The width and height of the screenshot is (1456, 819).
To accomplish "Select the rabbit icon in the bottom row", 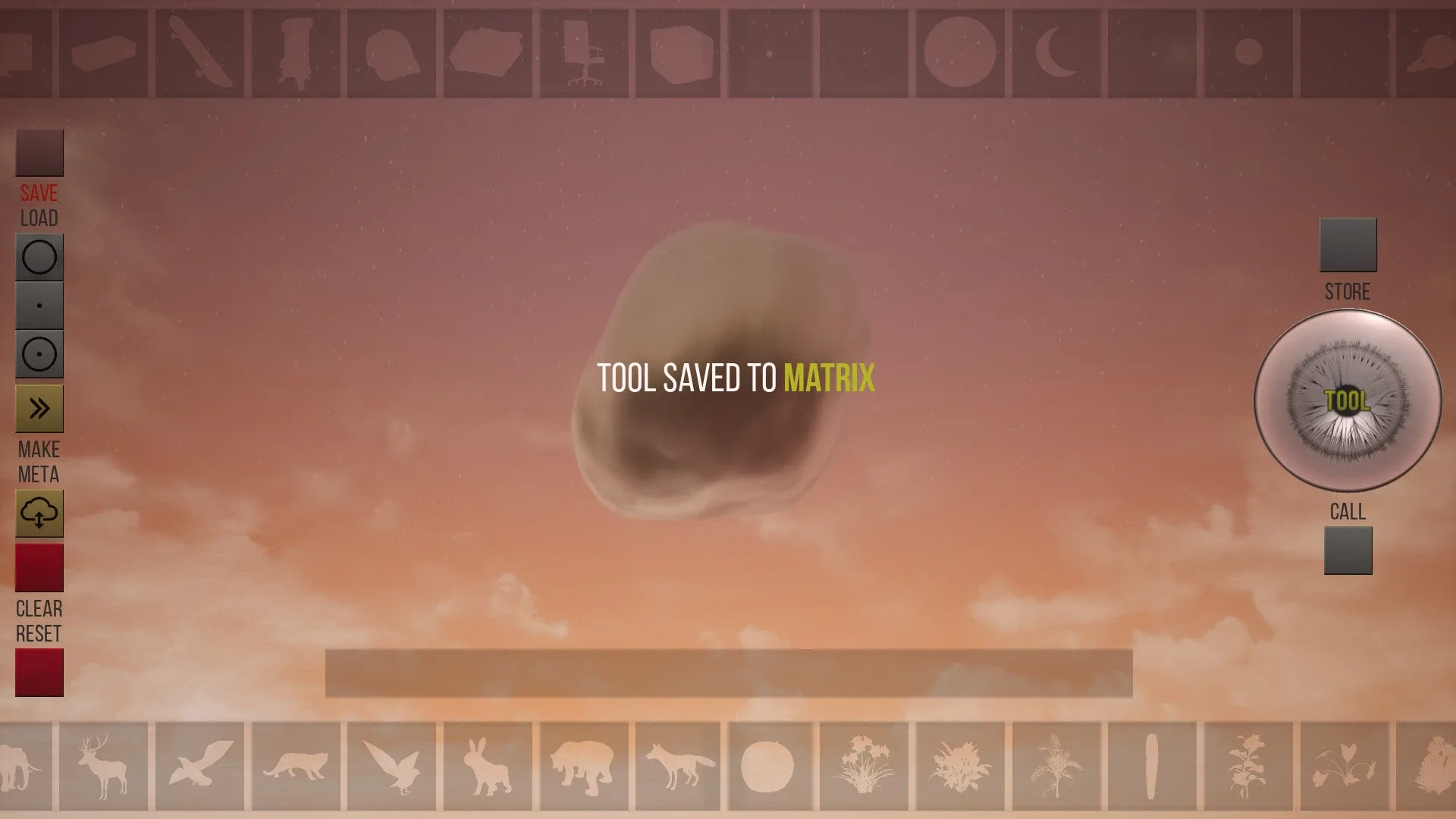I will pos(489,766).
